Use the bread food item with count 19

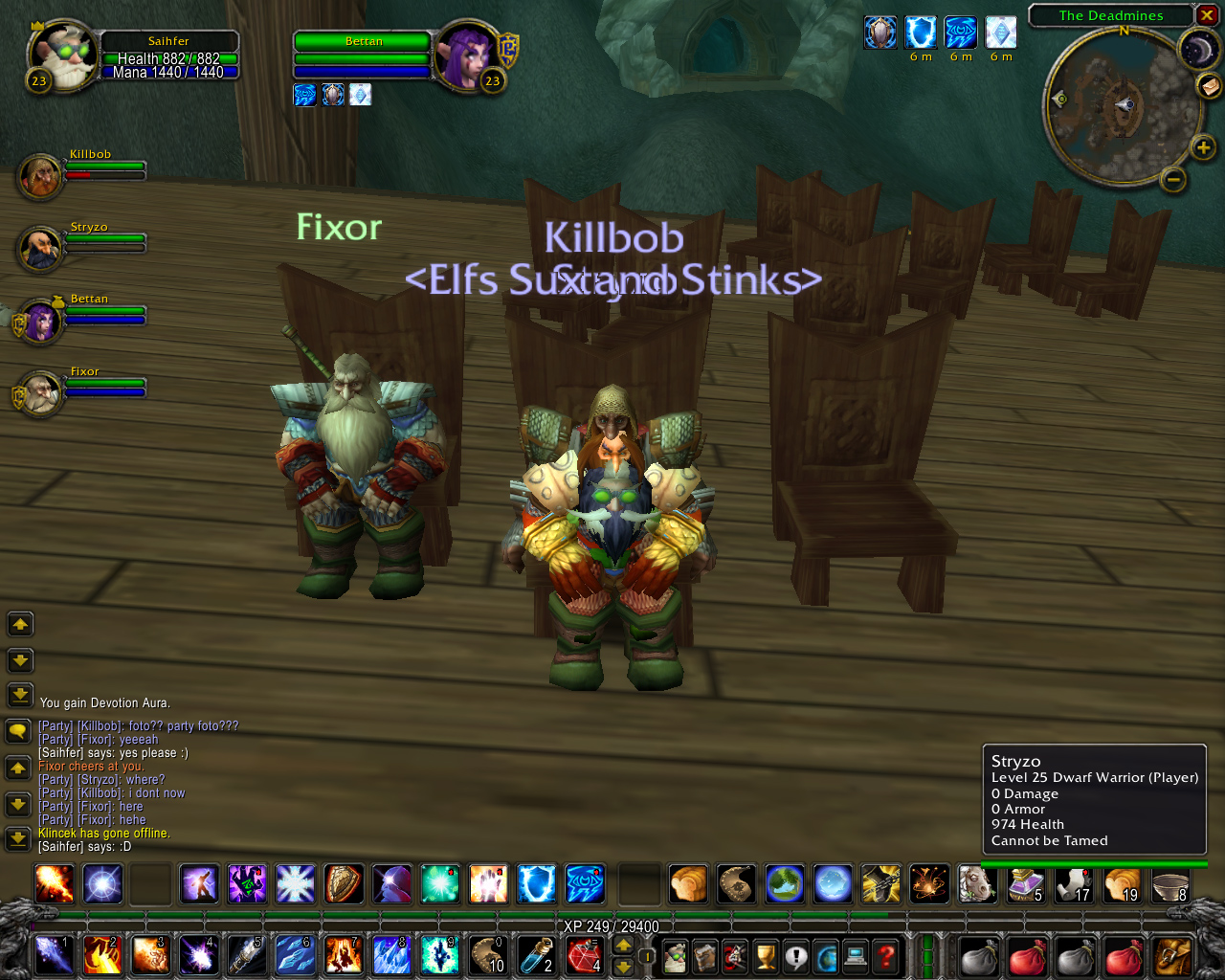[1123, 884]
